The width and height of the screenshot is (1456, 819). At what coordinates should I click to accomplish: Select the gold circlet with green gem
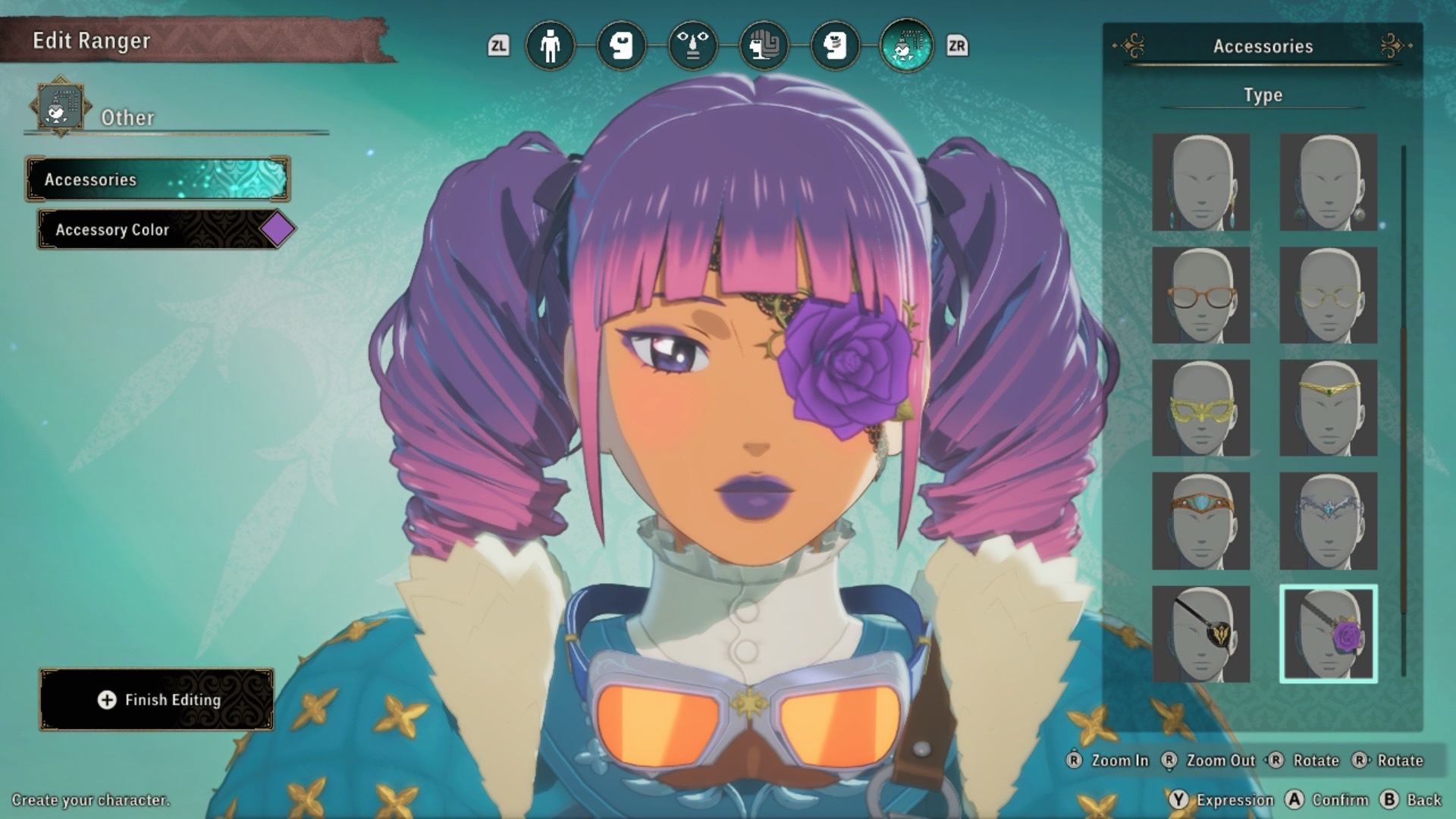pos(1328,408)
